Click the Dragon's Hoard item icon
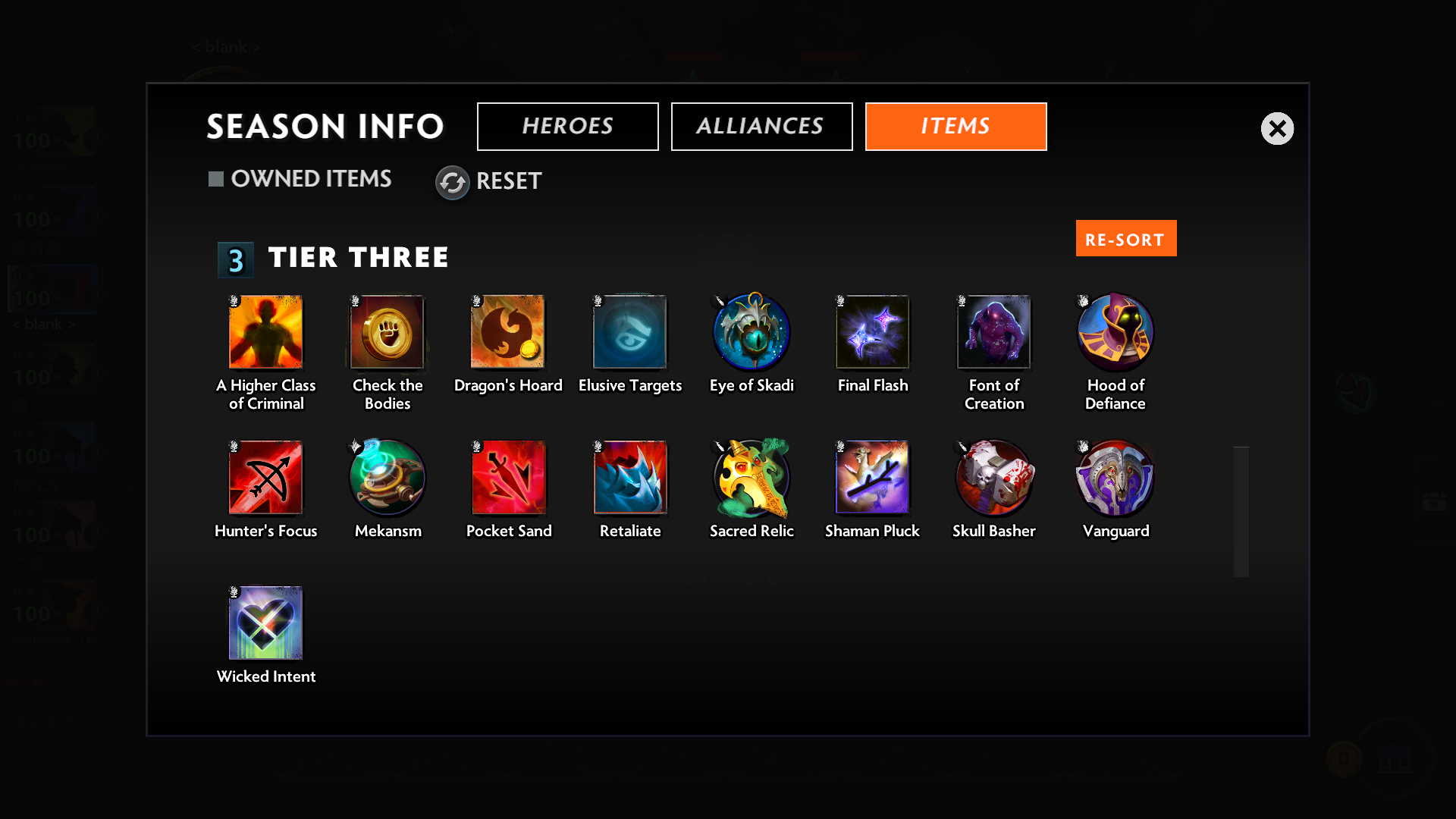The width and height of the screenshot is (1456, 819). coord(508,331)
